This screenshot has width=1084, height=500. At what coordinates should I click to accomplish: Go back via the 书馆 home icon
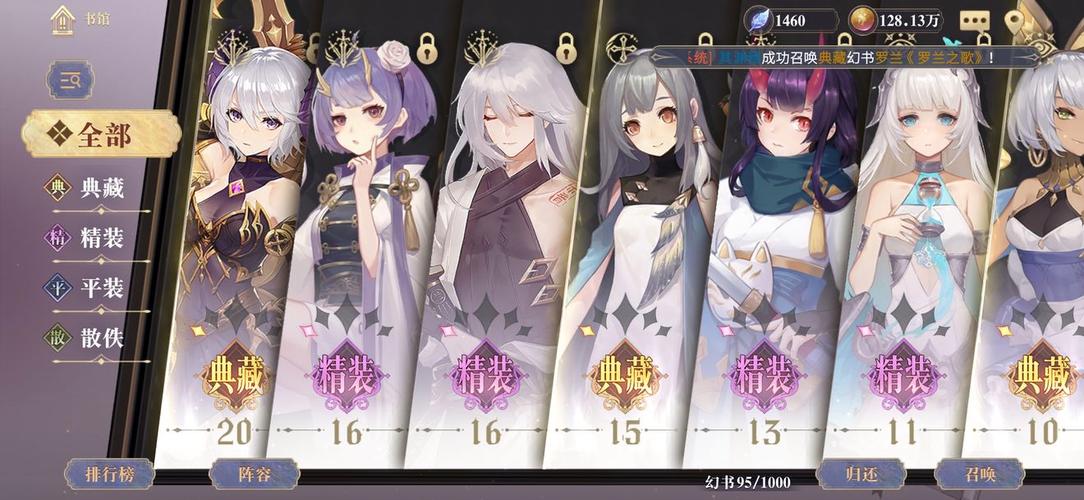click(x=62, y=20)
